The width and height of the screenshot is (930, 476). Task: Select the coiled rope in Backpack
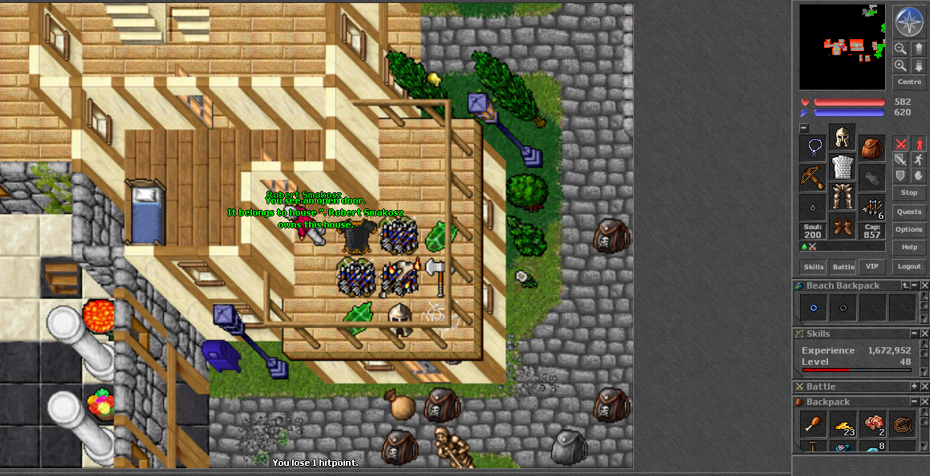click(903, 423)
